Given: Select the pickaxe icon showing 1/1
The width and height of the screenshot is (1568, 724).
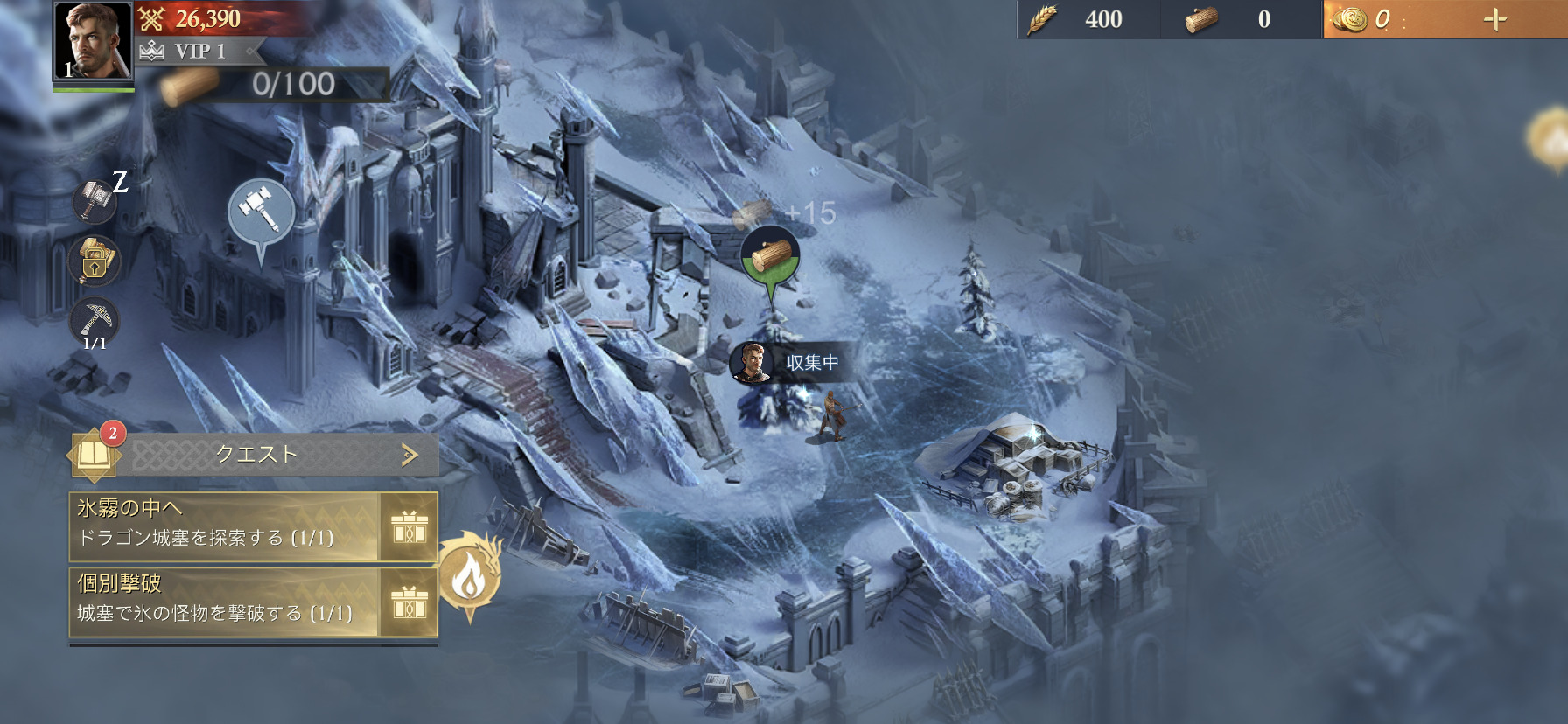Looking at the screenshot, I should click(94, 321).
